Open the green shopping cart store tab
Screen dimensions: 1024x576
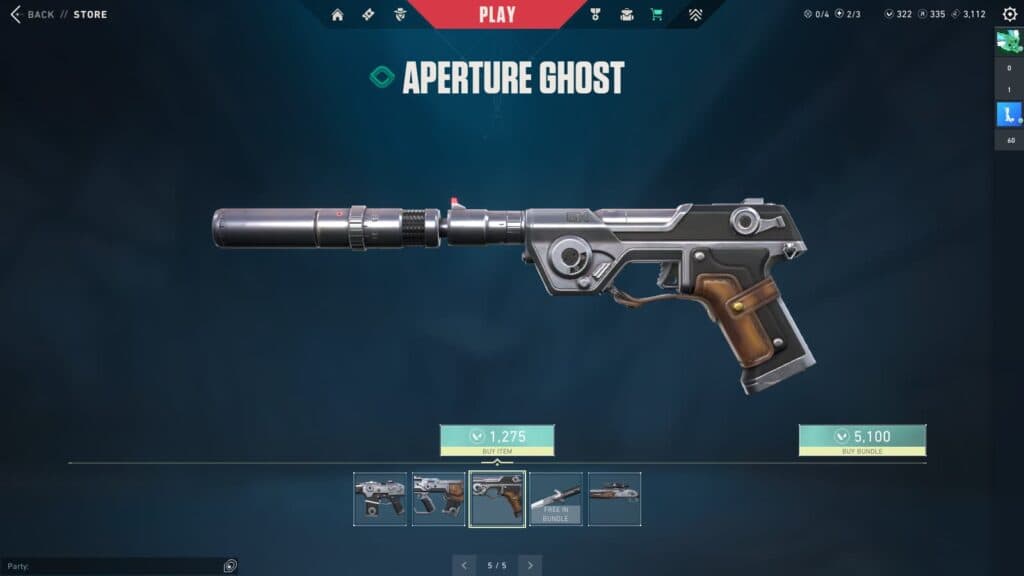point(656,14)
